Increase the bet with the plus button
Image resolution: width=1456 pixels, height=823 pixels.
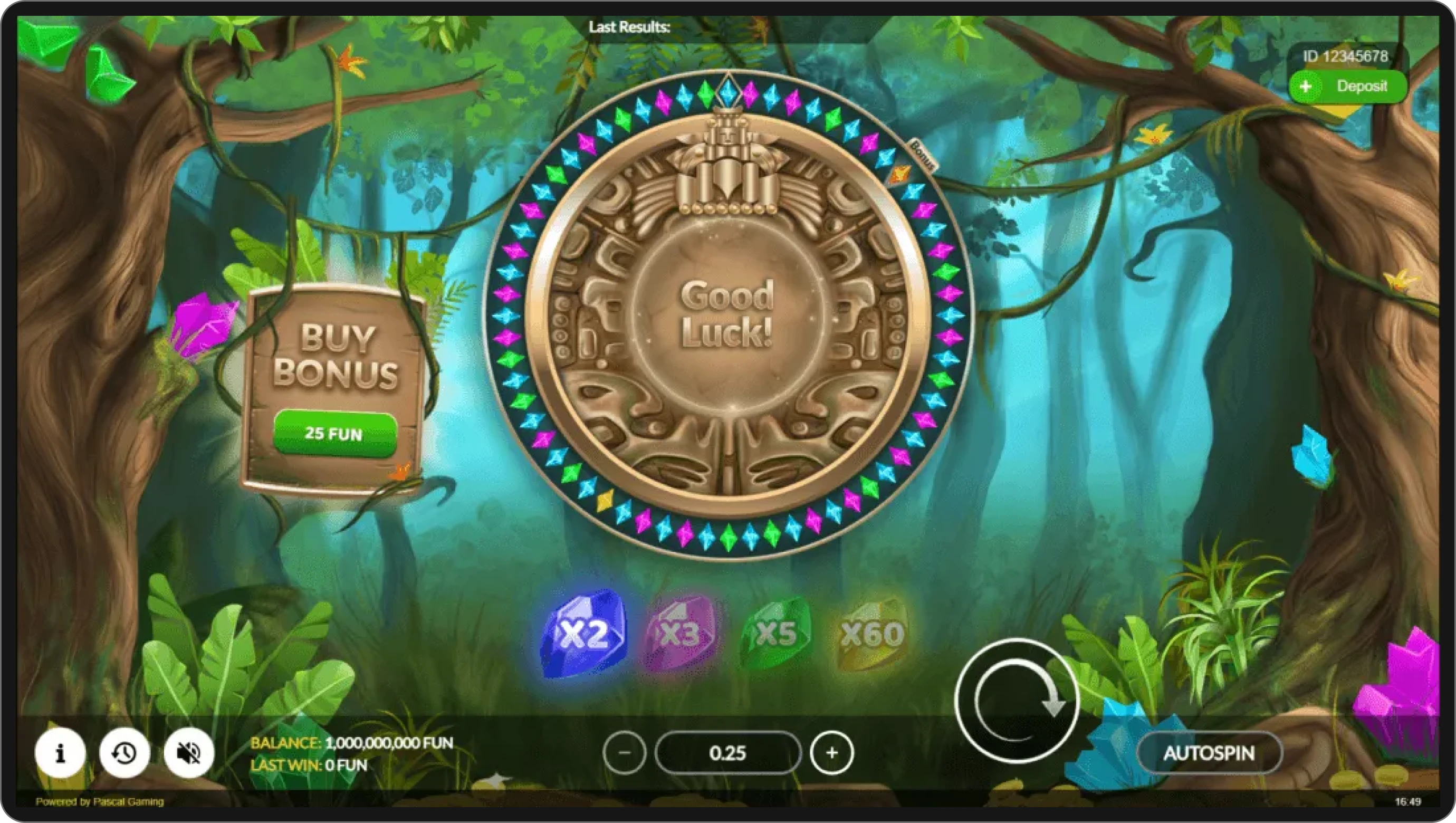tap(831, 753)
